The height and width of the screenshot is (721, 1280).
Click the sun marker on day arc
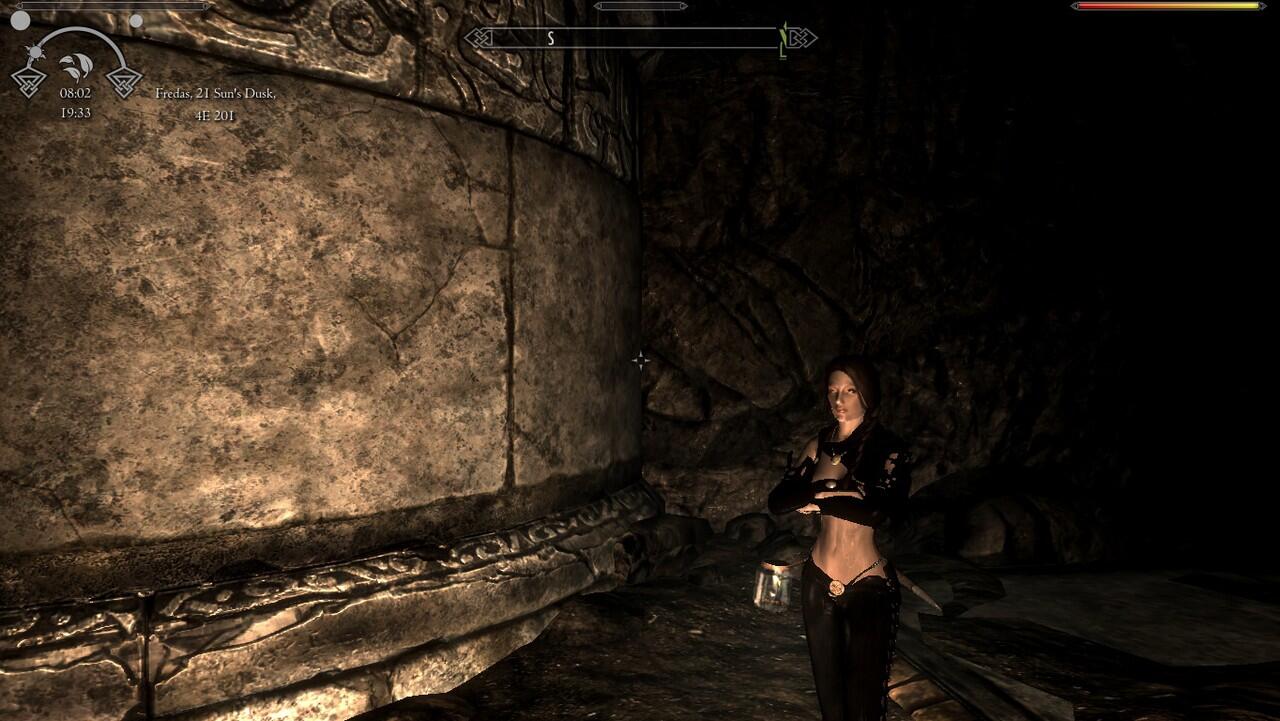coord(37,51)
